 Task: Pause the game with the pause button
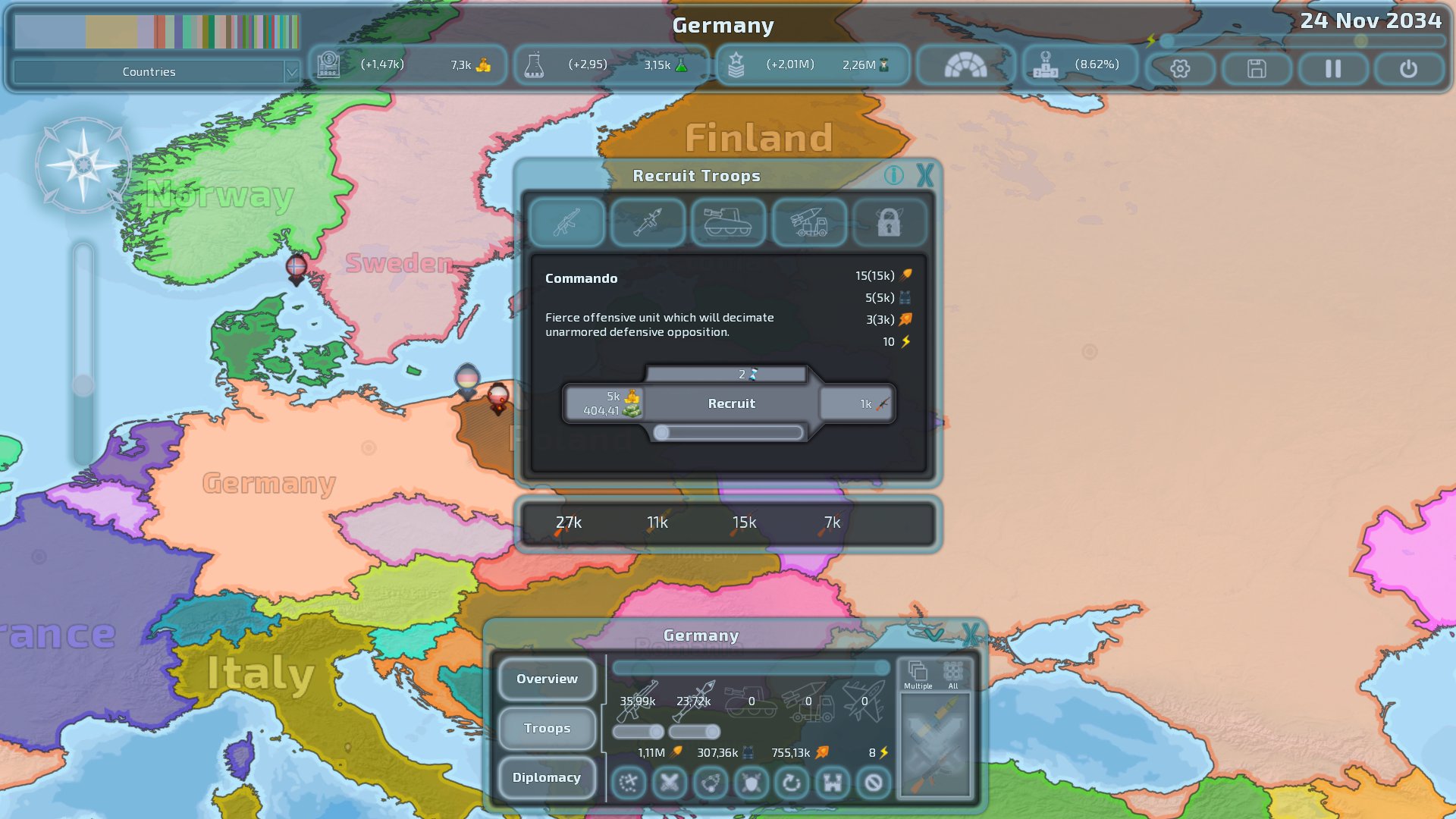click(x=1332, y=68)
